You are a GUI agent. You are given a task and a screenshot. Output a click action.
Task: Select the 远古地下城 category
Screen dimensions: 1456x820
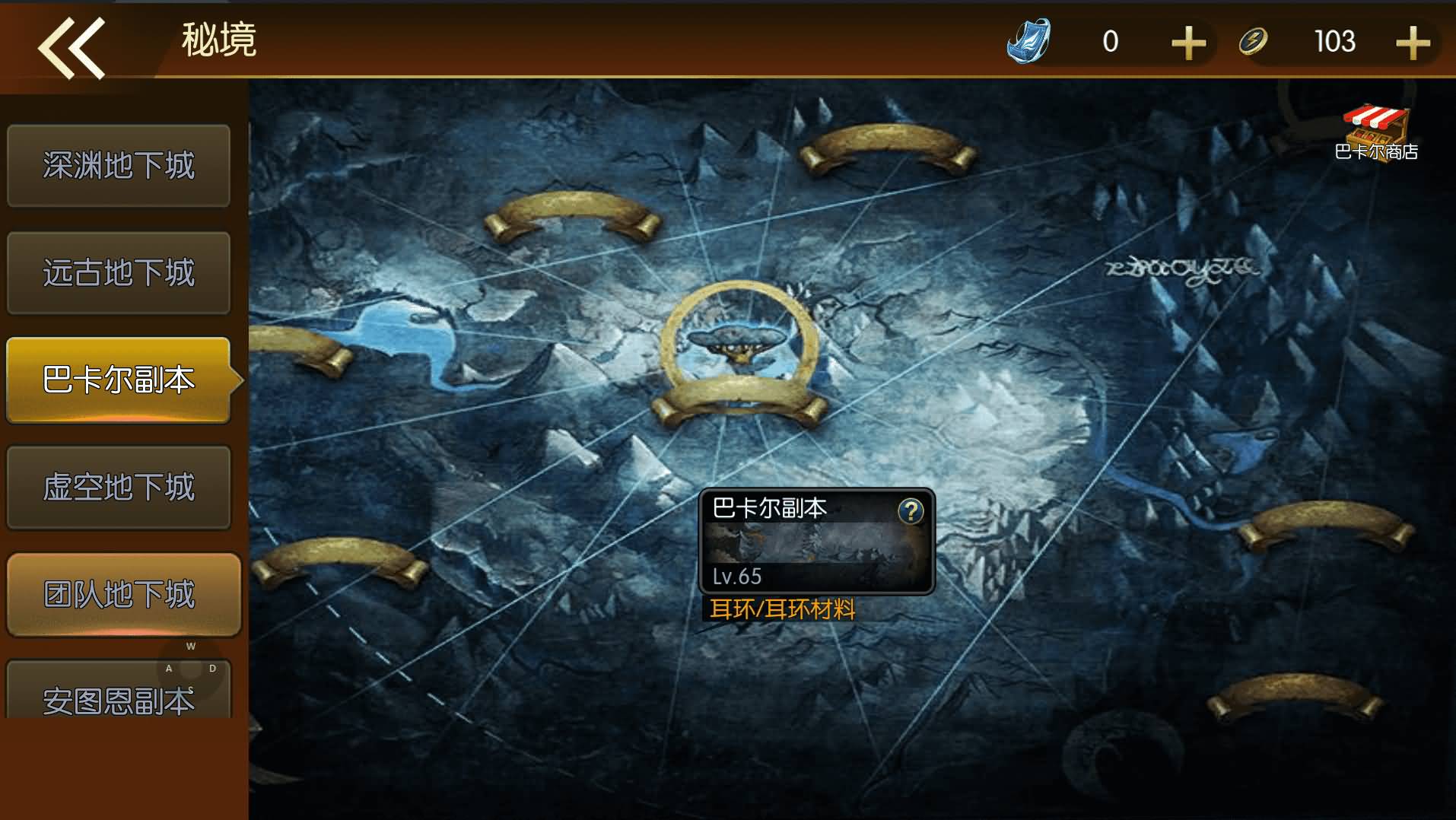(x=119, y=273)
